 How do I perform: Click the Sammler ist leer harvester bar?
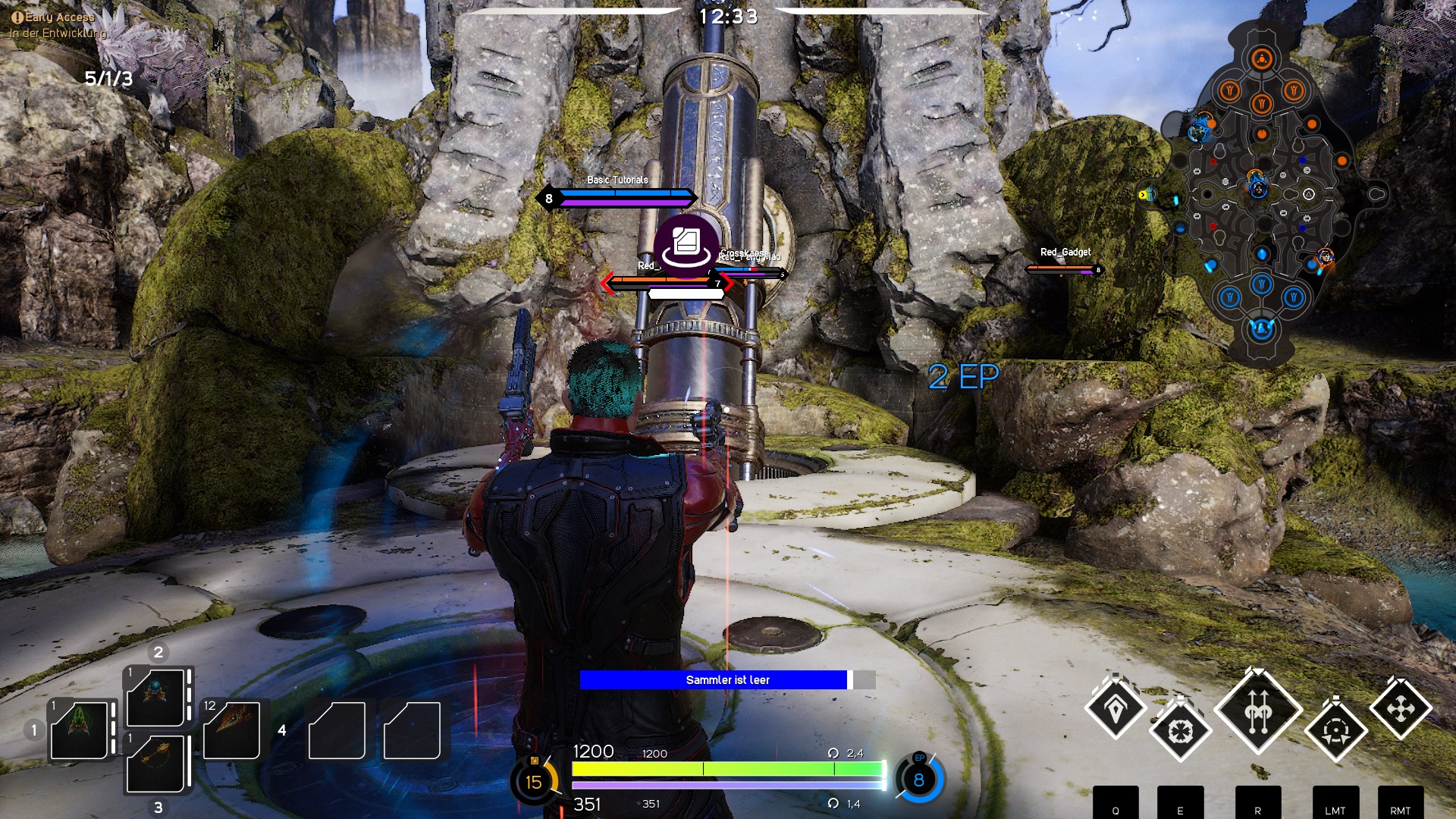click(726, 680)
